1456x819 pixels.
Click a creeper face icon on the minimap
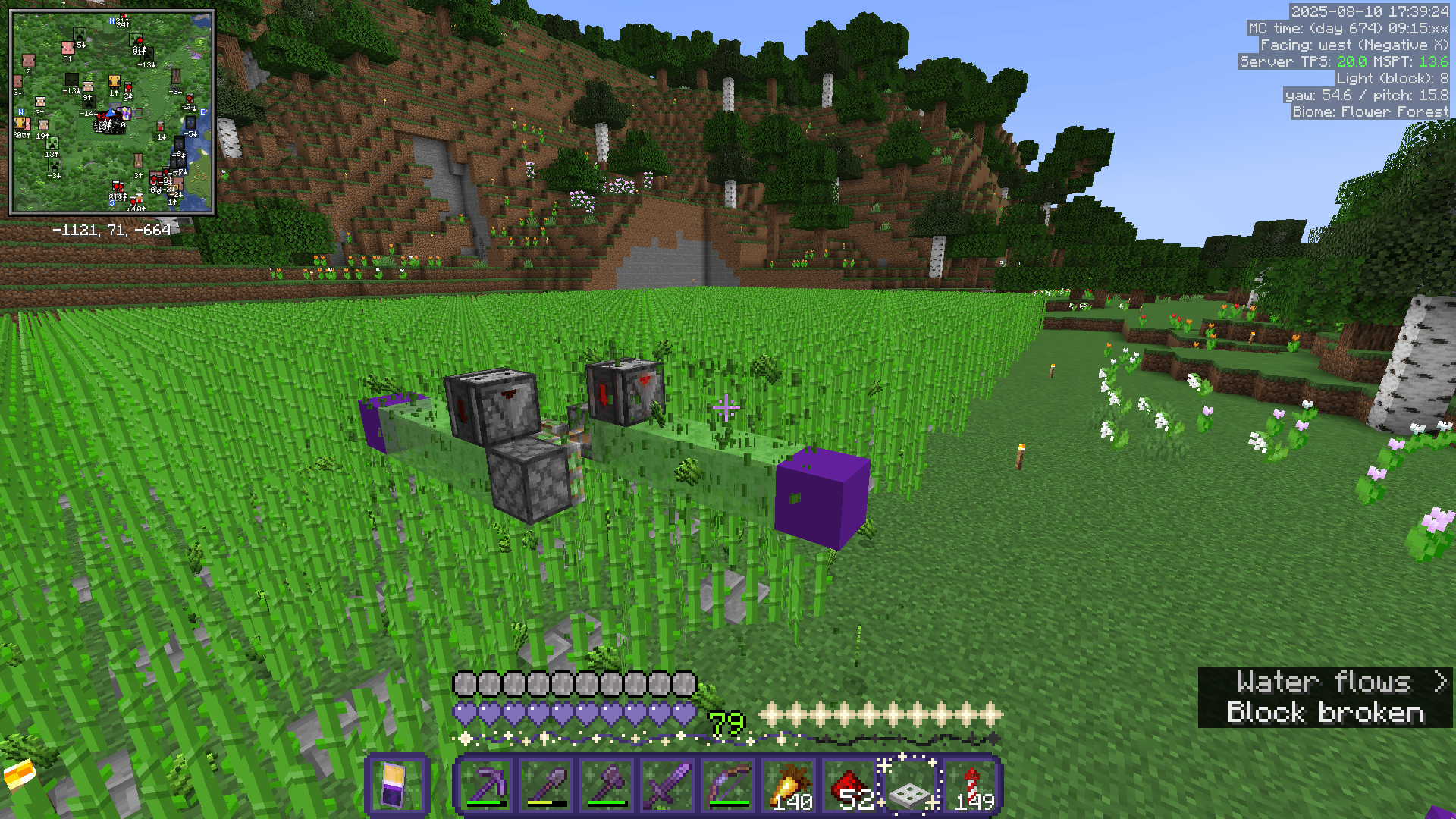coord(79,34)
